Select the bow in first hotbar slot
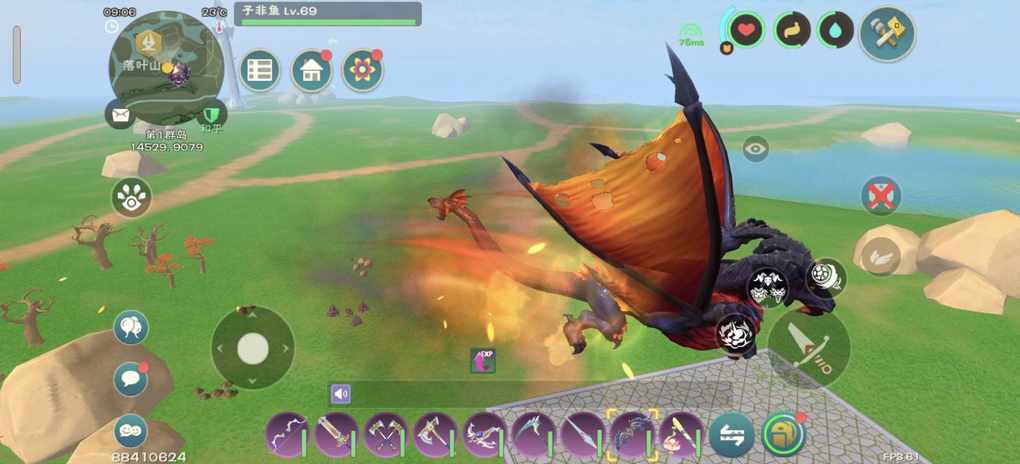This screenshot has width=1020, height=464. pos(287,435)
